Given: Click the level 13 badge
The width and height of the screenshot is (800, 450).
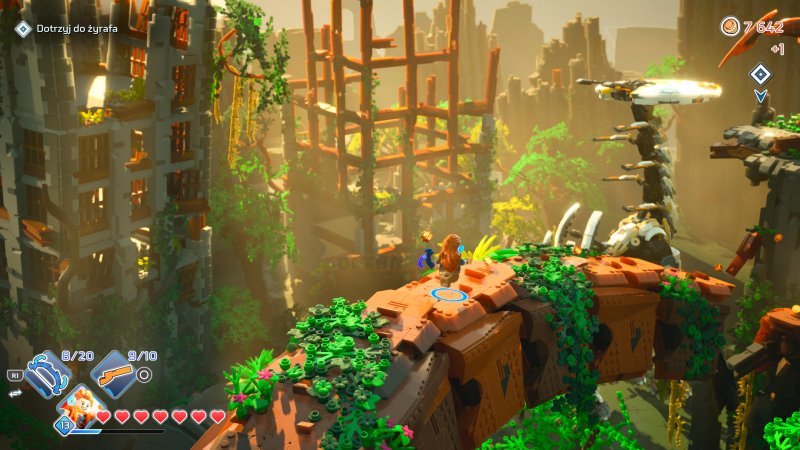Looking at the screenshot, I should (63, 424).
